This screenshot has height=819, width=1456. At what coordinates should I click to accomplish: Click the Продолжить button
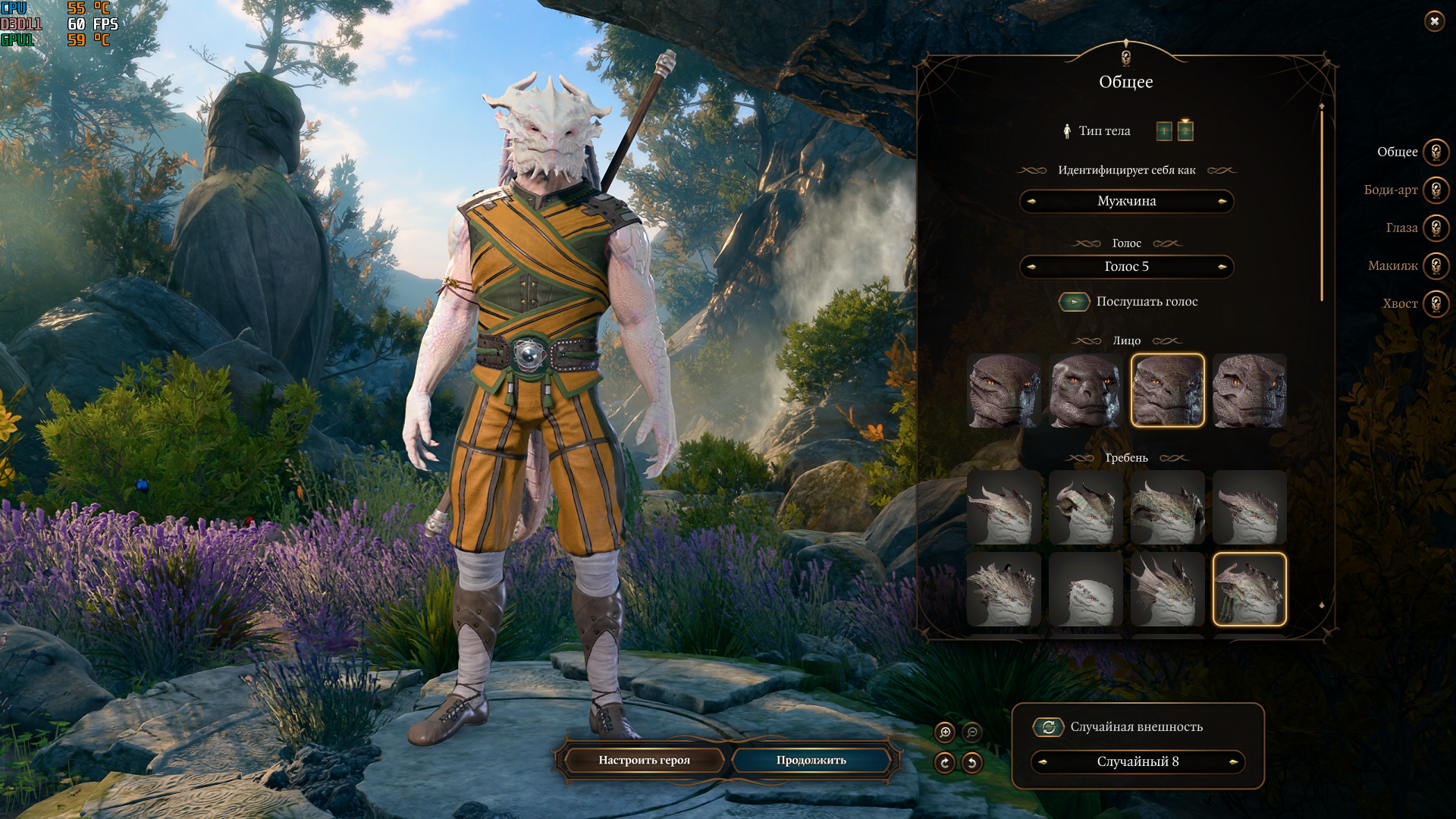point(811,760)
